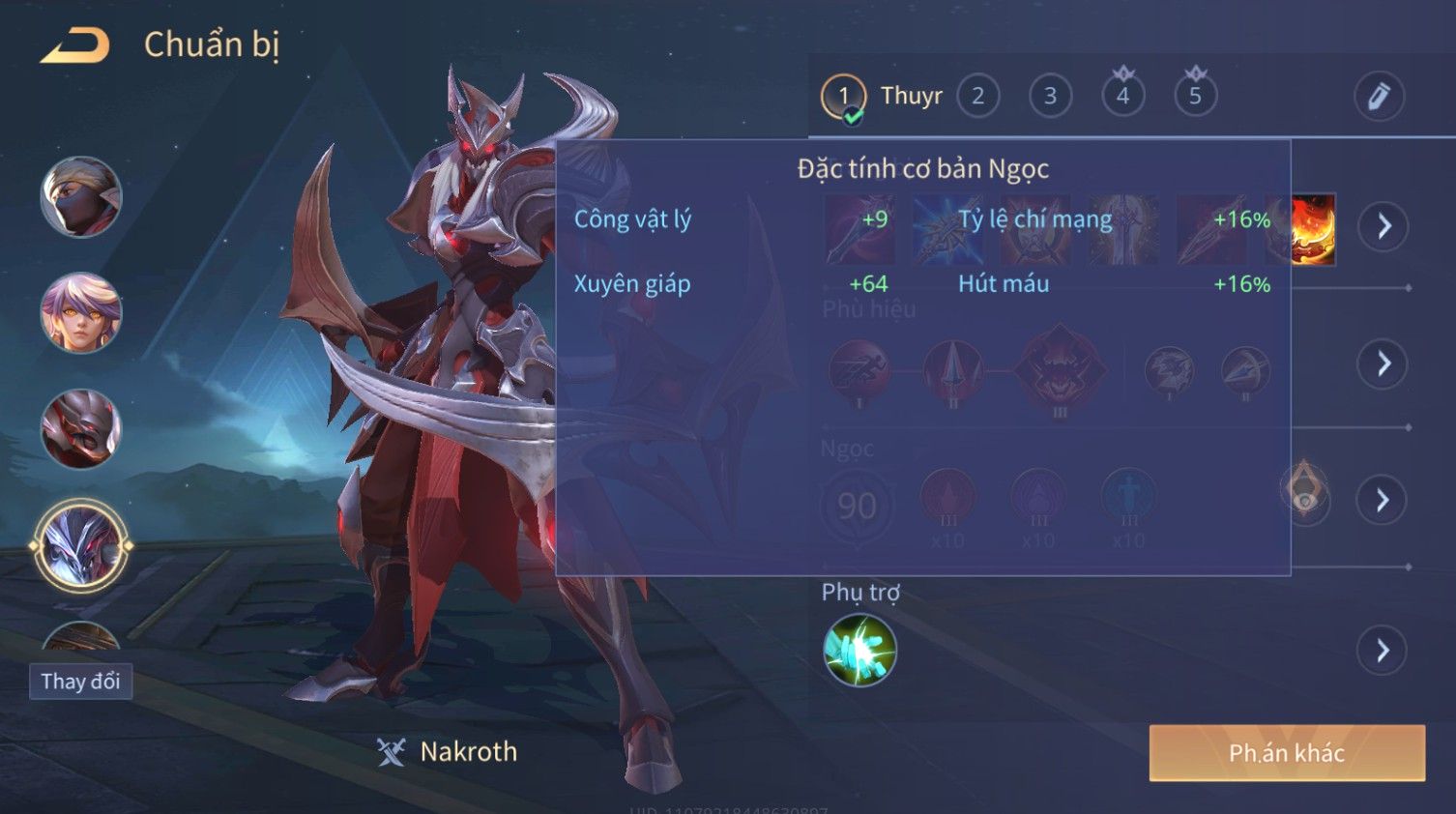Select the dark red armored hero portrait
The height and width of the screenshot is (814, 1456).
tap(81, 428)
